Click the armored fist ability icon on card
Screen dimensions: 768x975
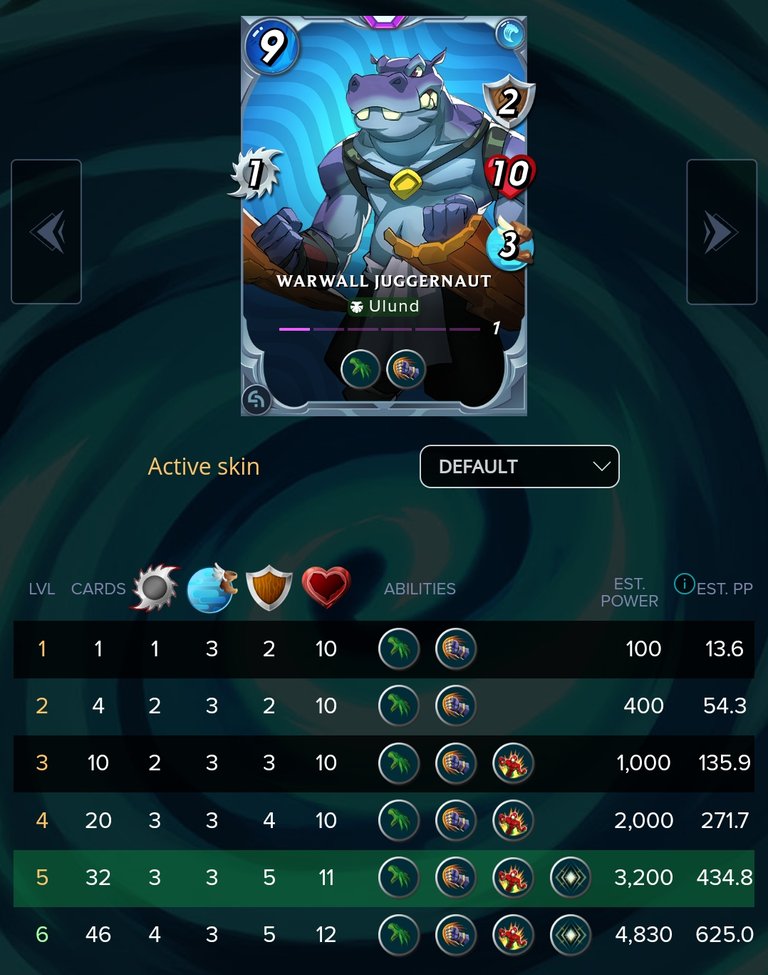(406, 368)
